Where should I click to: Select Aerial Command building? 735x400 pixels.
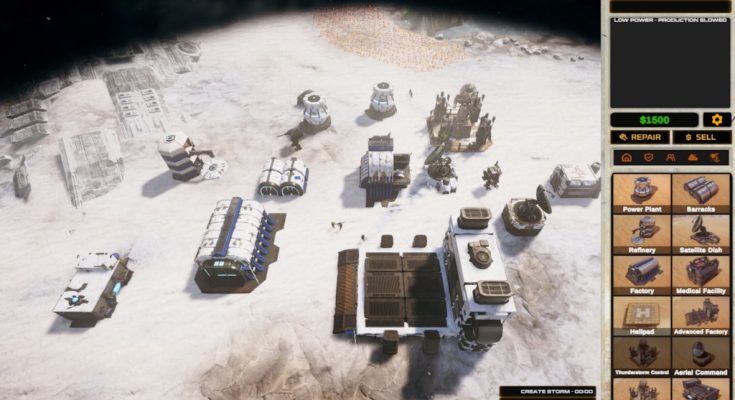[x=700, y=355]
